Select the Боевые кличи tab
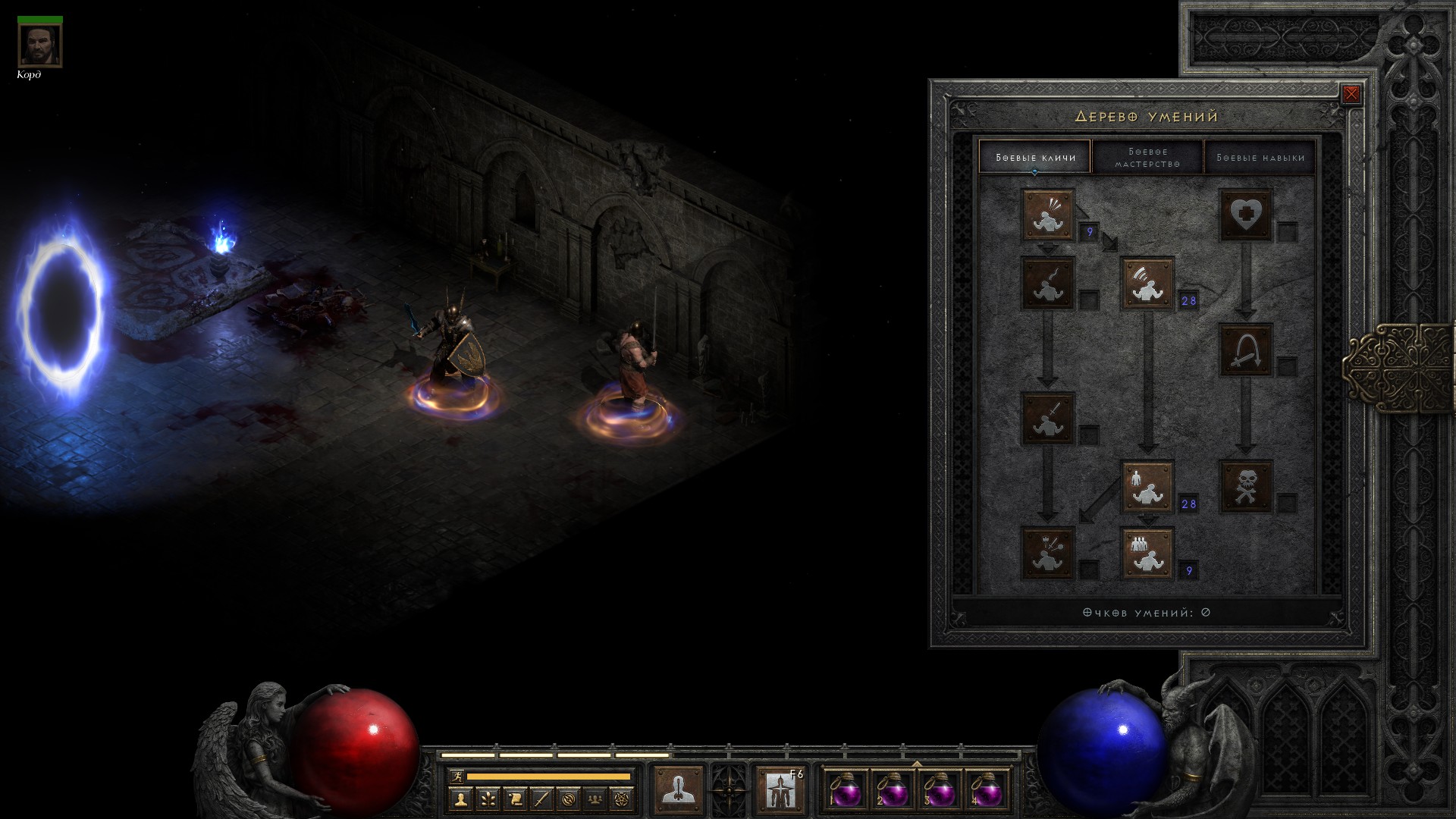Viewport: 1456px width, 819px height. [1035, 157]
